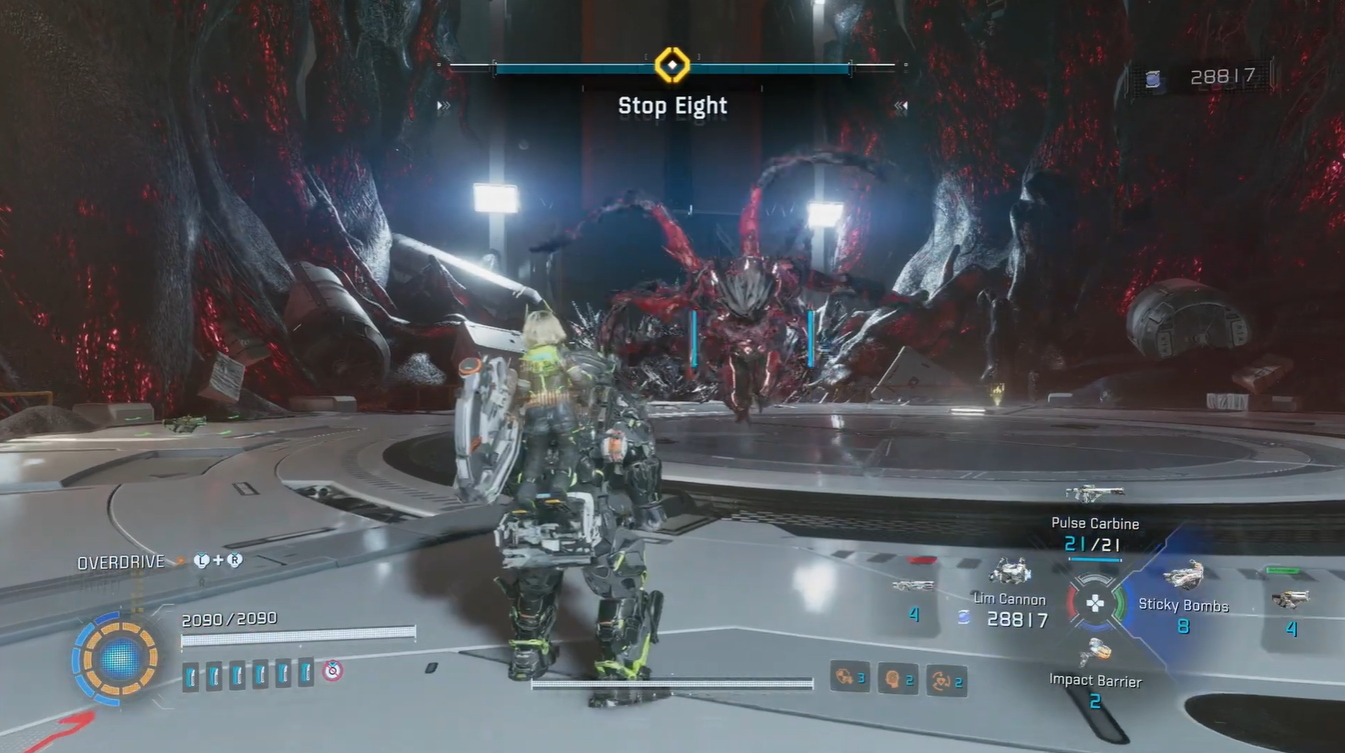This screenshot has width=1345, height=753.
Task: Activate the orange head consumable icon
Action: point(891,679)
